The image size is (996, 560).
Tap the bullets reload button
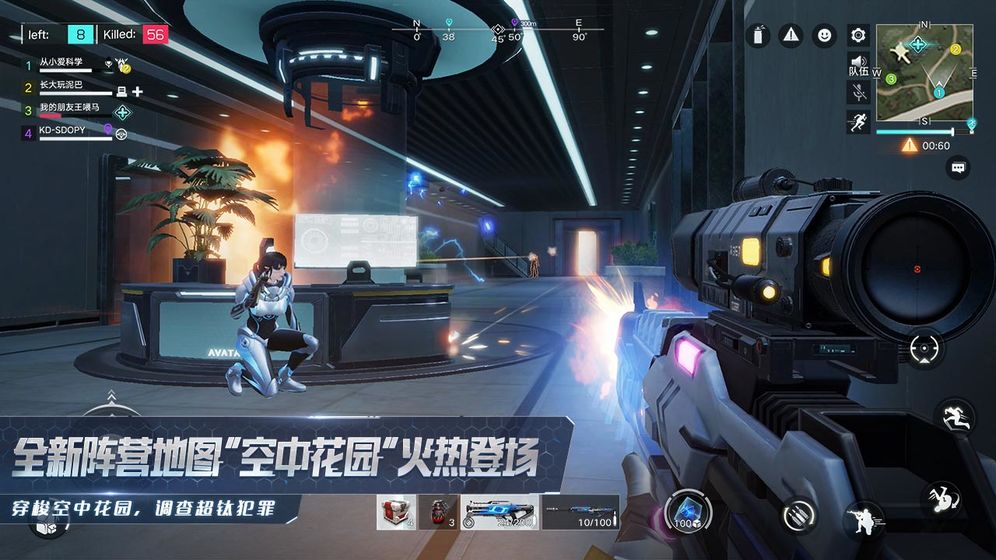[x=797, y=516]
